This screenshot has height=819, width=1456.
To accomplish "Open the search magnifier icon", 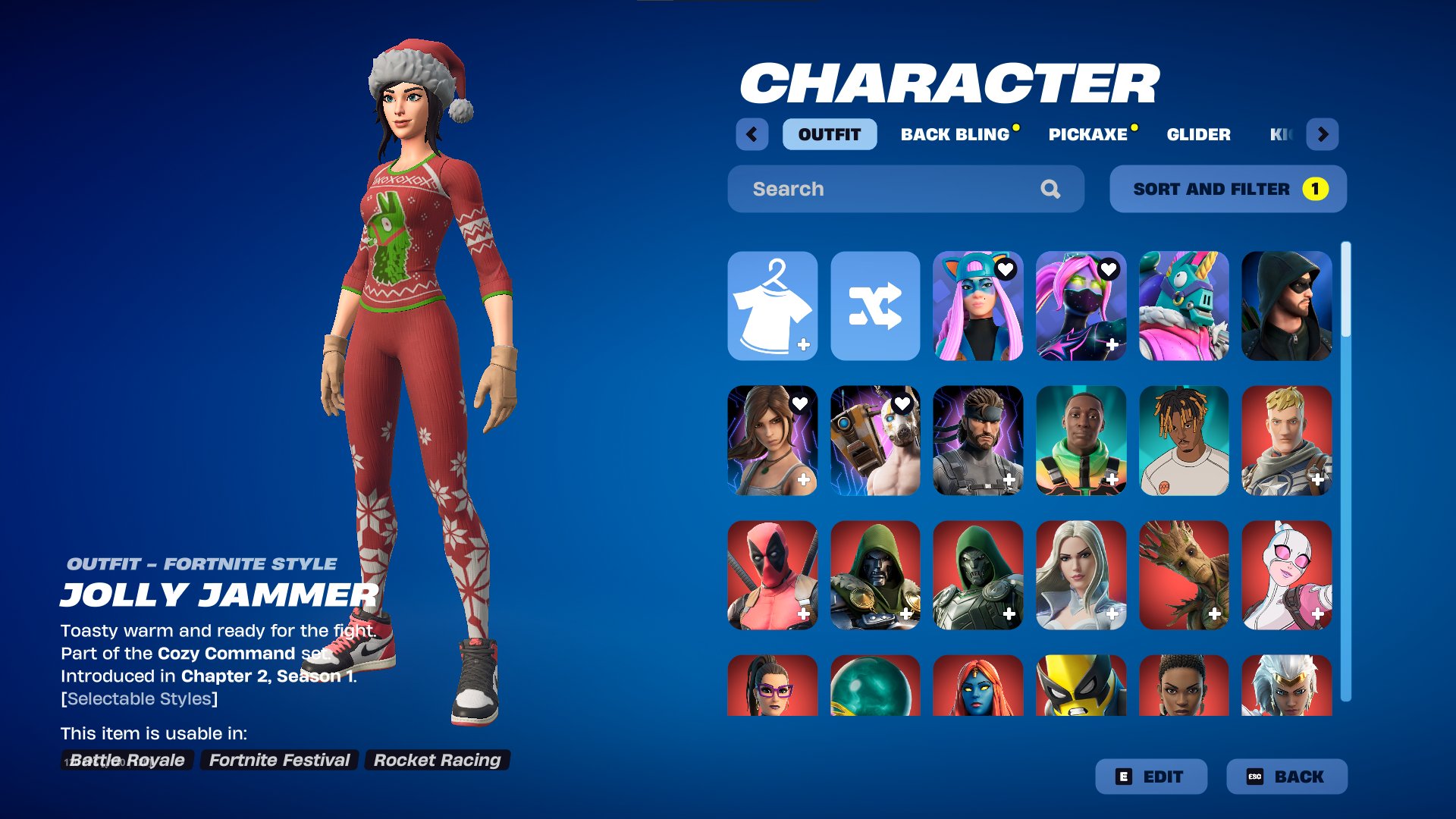I will click(x=1051, y=189).
